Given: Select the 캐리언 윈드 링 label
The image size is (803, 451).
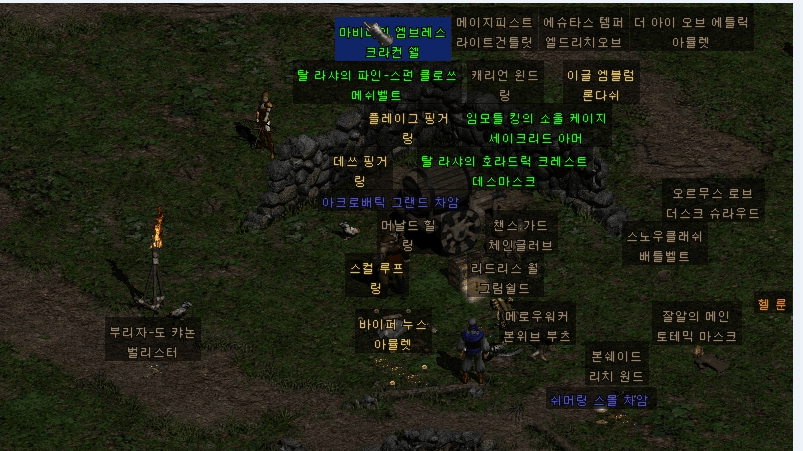Looking at the screenshot, I should tap(505, 85).
